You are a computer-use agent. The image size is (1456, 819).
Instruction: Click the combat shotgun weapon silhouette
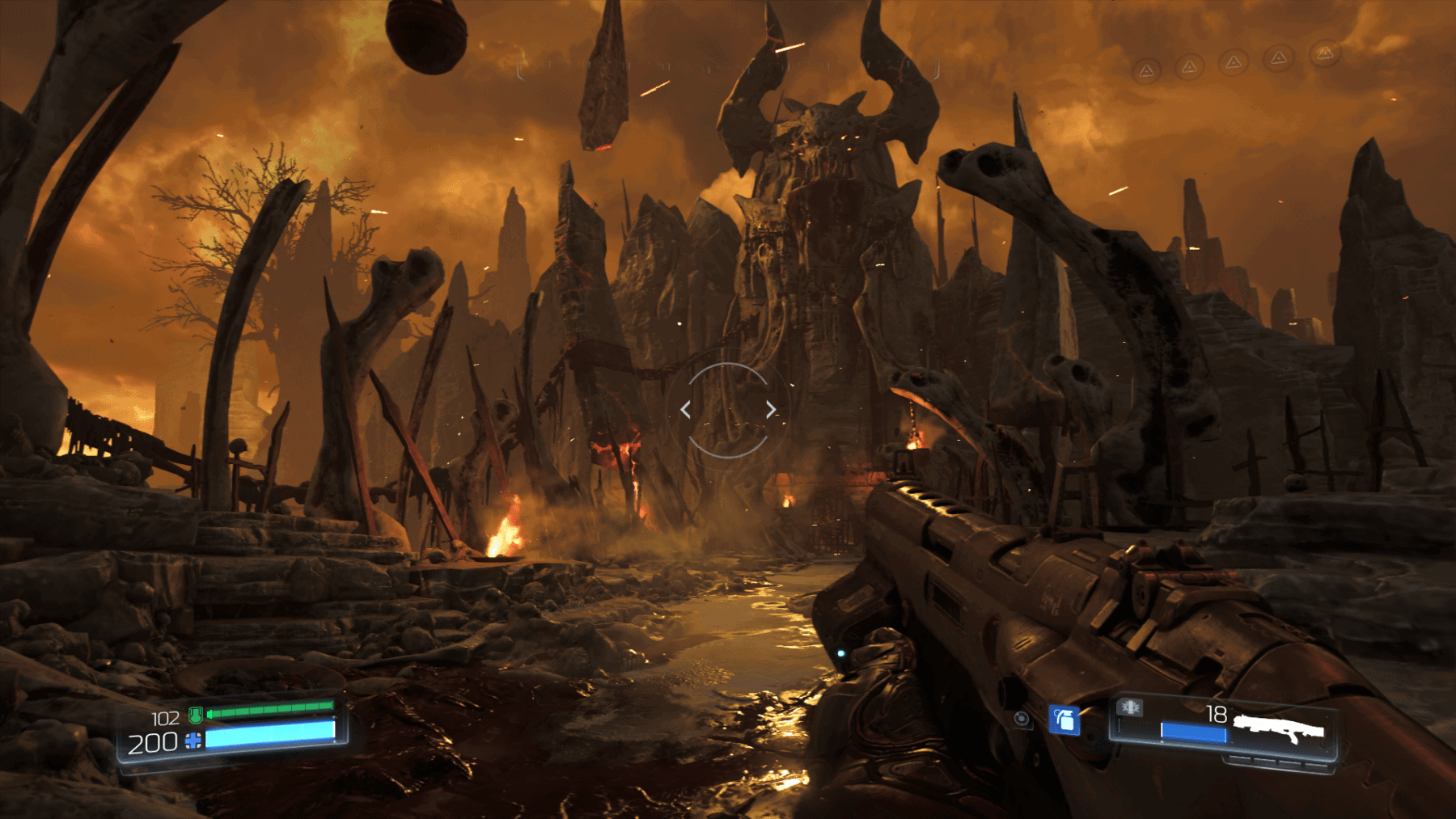coord(1279,728)
